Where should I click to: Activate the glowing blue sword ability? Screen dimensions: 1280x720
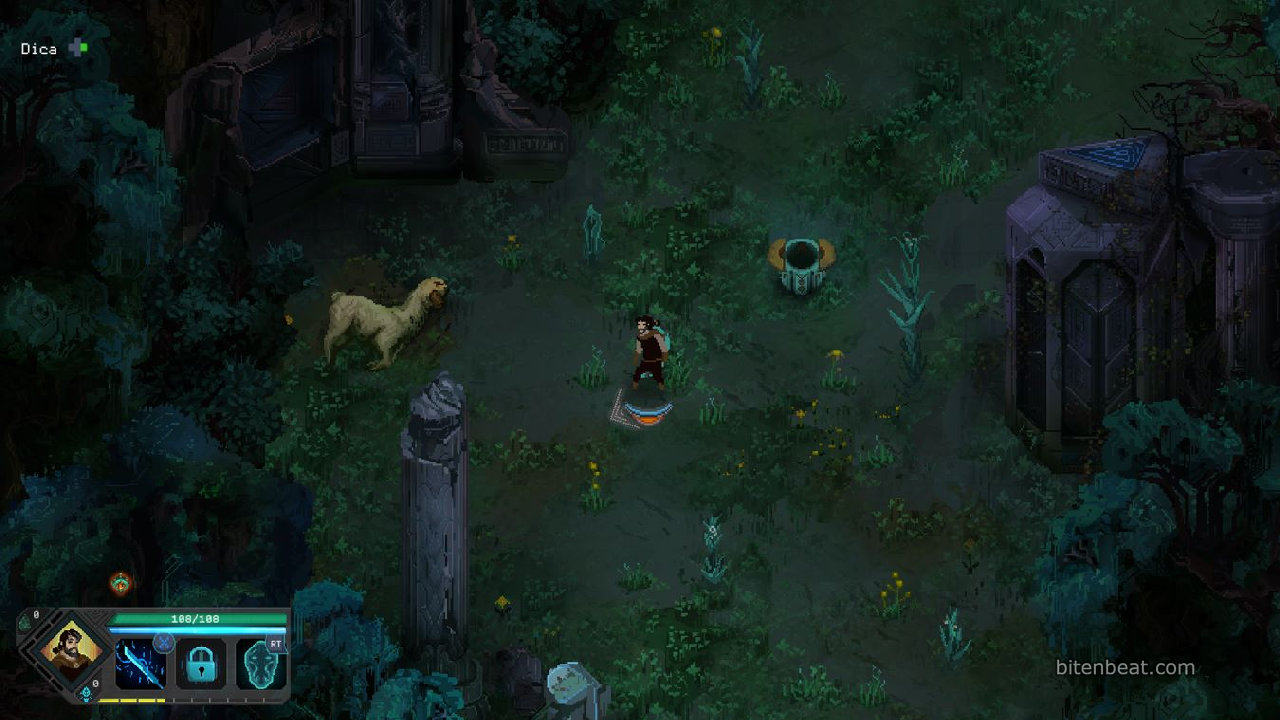[x=141, y=665]
